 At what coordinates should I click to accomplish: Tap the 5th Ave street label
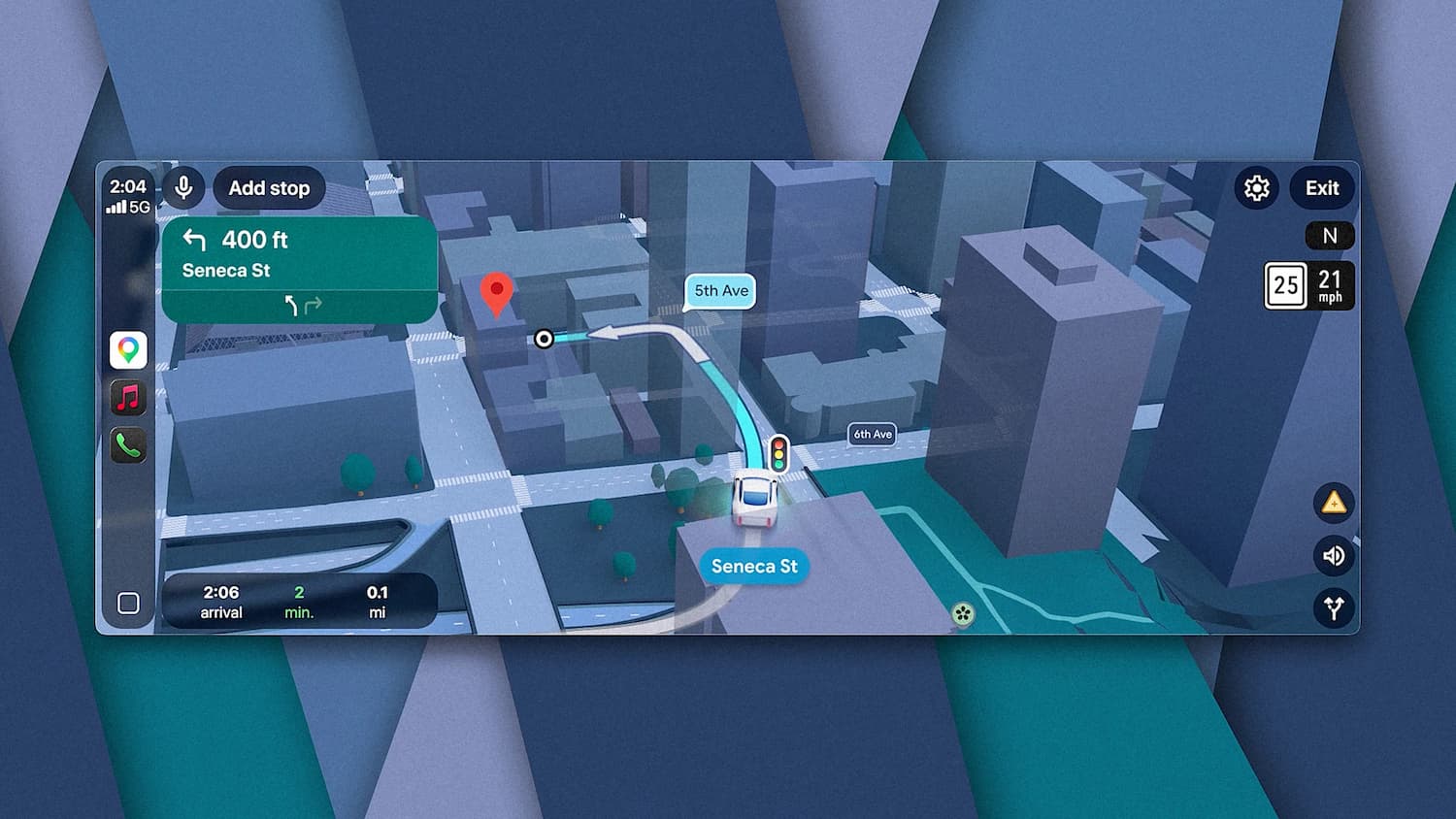click(x=719, y=291)
